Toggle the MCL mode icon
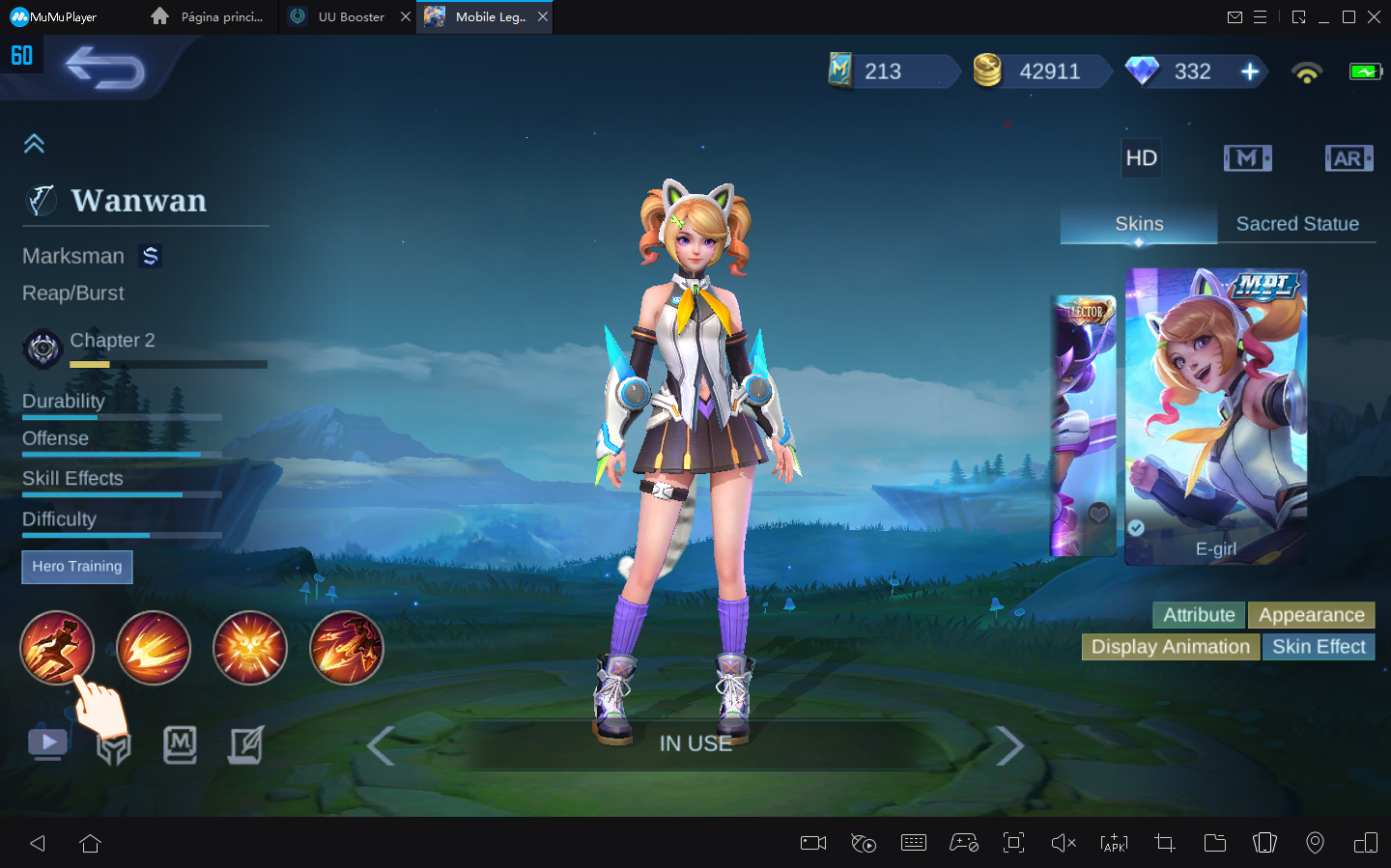This screenshot has width=1391, height=868. [1248, 157]
